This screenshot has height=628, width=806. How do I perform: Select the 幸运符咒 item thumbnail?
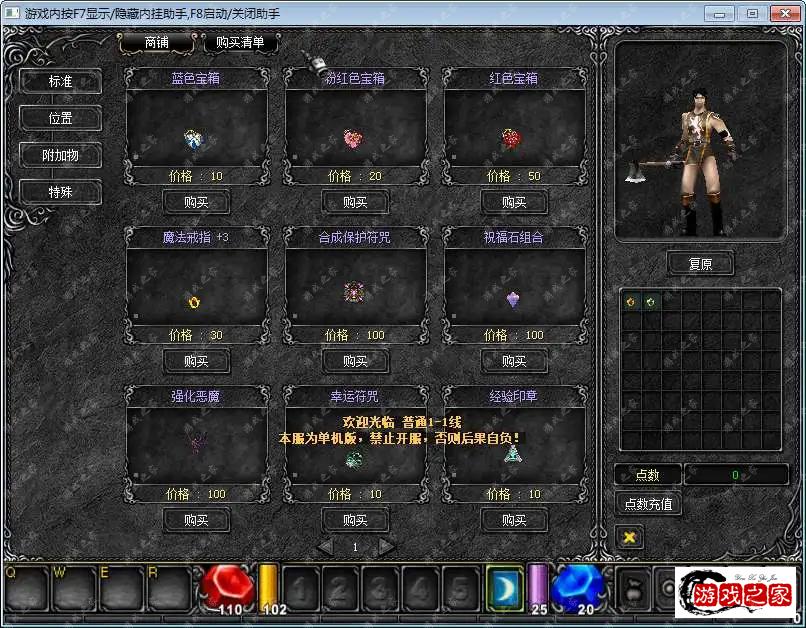354,458
